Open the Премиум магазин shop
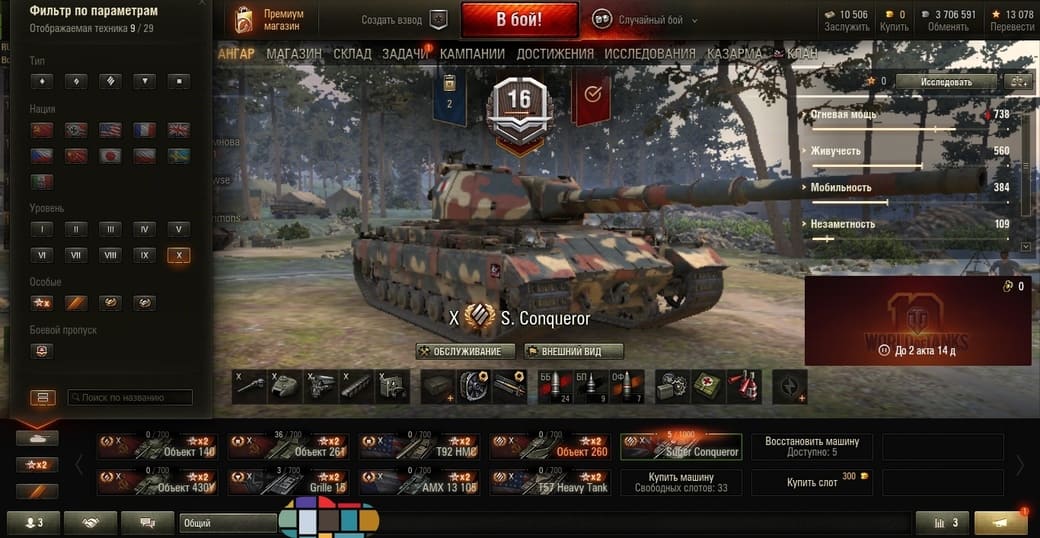 point(270,20)
